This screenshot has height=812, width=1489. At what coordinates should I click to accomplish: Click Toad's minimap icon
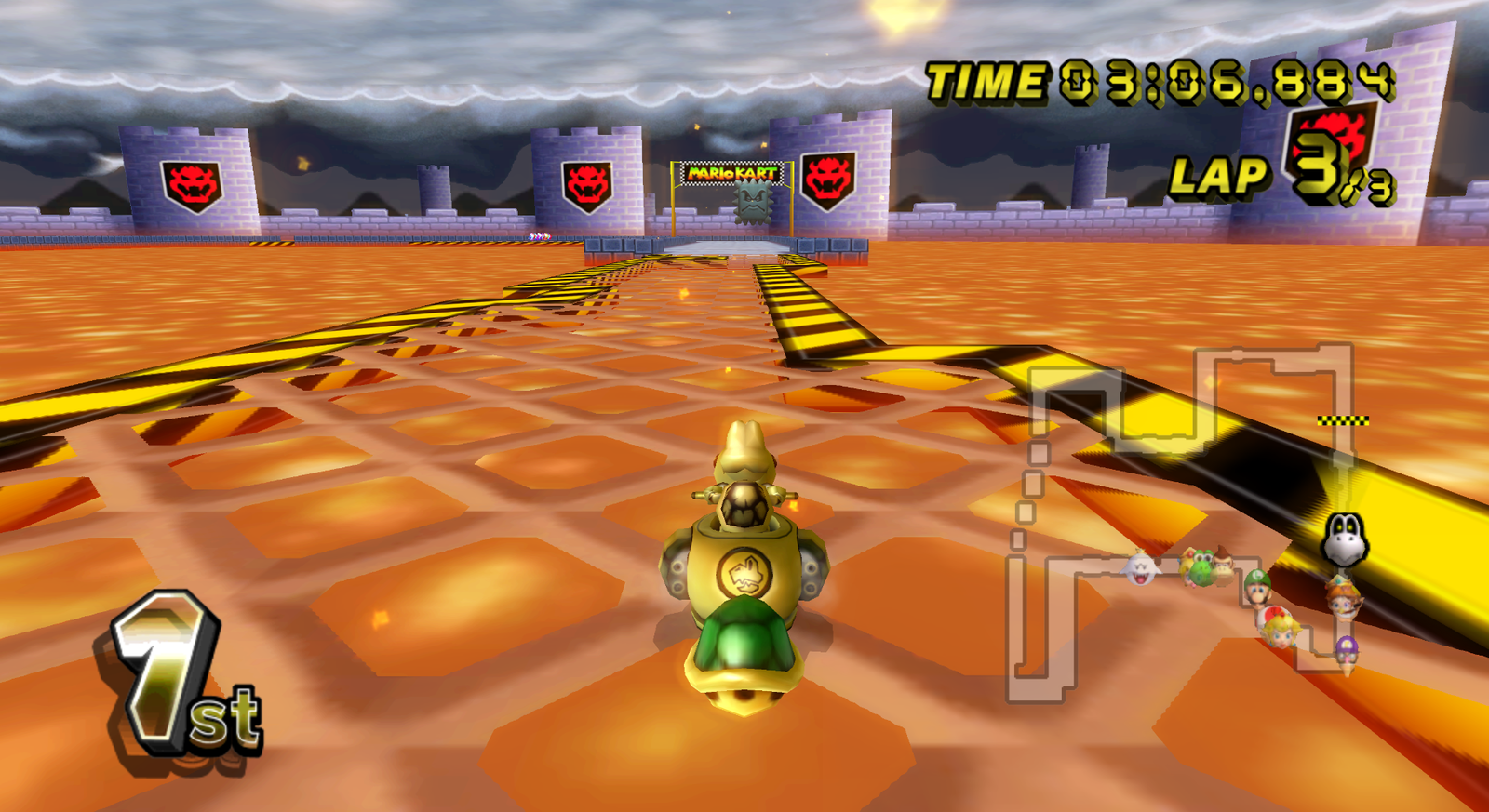click(x=1268, y=614)
